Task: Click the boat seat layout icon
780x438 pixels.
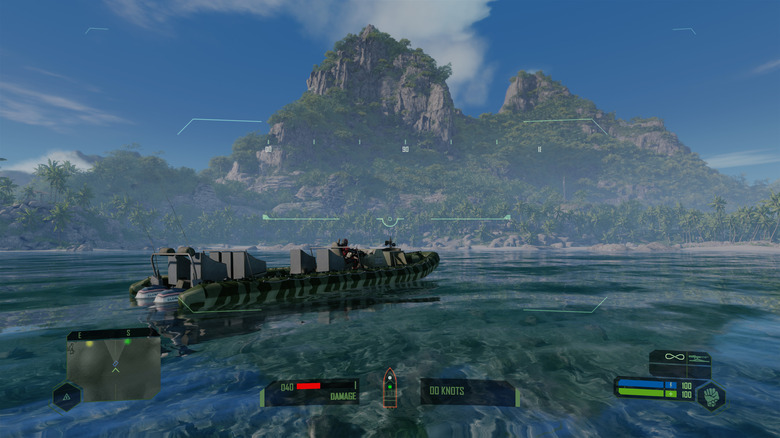Action: 390,387
